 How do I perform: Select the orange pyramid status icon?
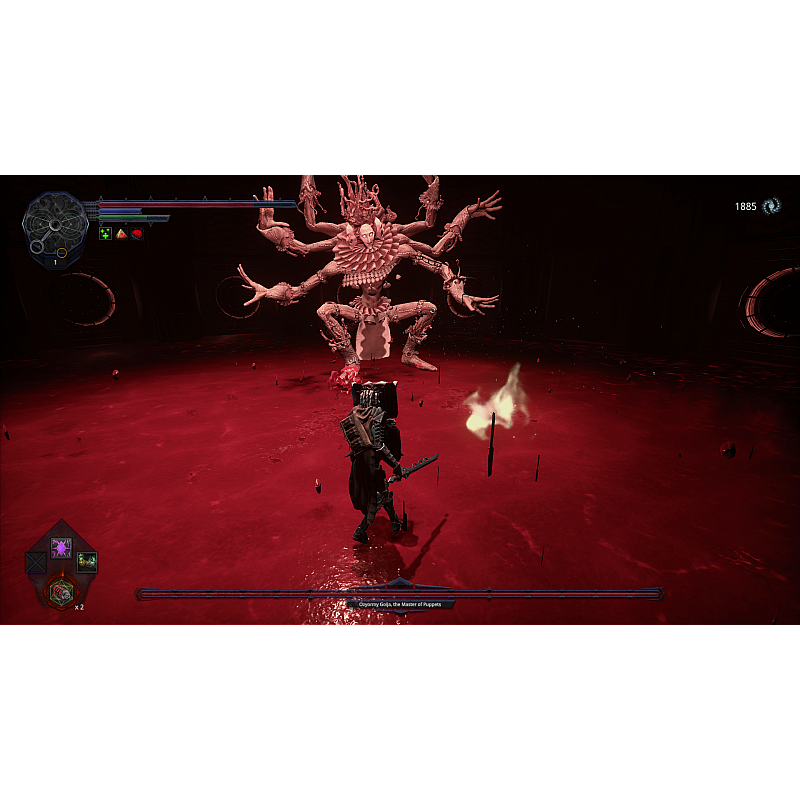coord(121,233)
